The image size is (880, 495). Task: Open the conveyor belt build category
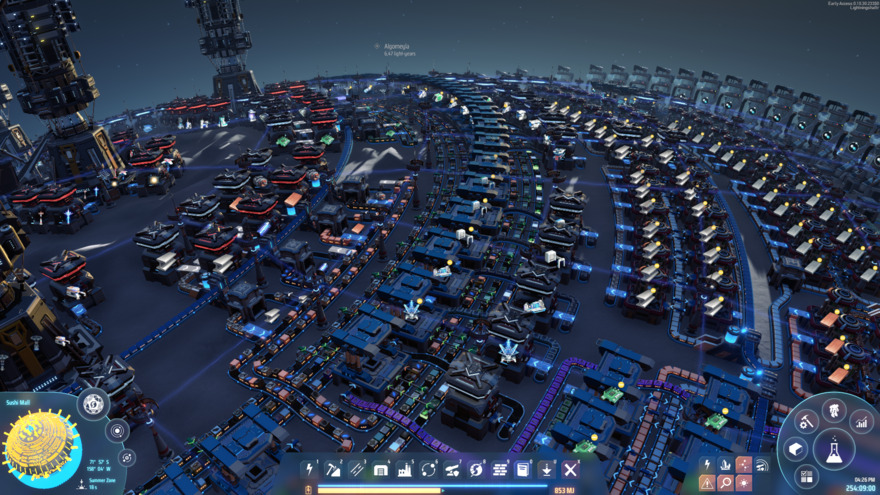point(357,469)
